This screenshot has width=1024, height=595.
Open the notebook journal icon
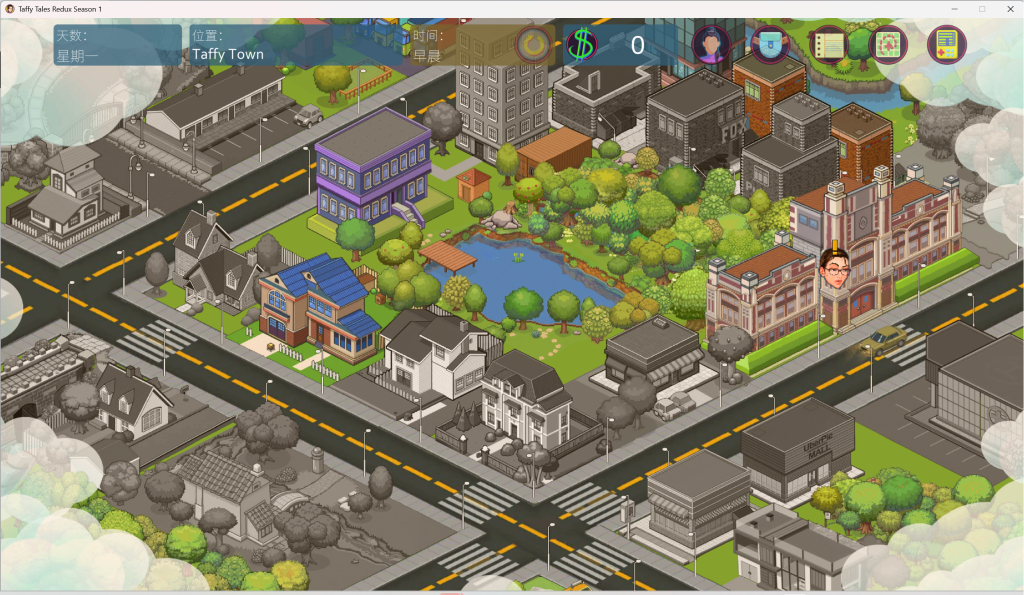(x=828, y=45)
